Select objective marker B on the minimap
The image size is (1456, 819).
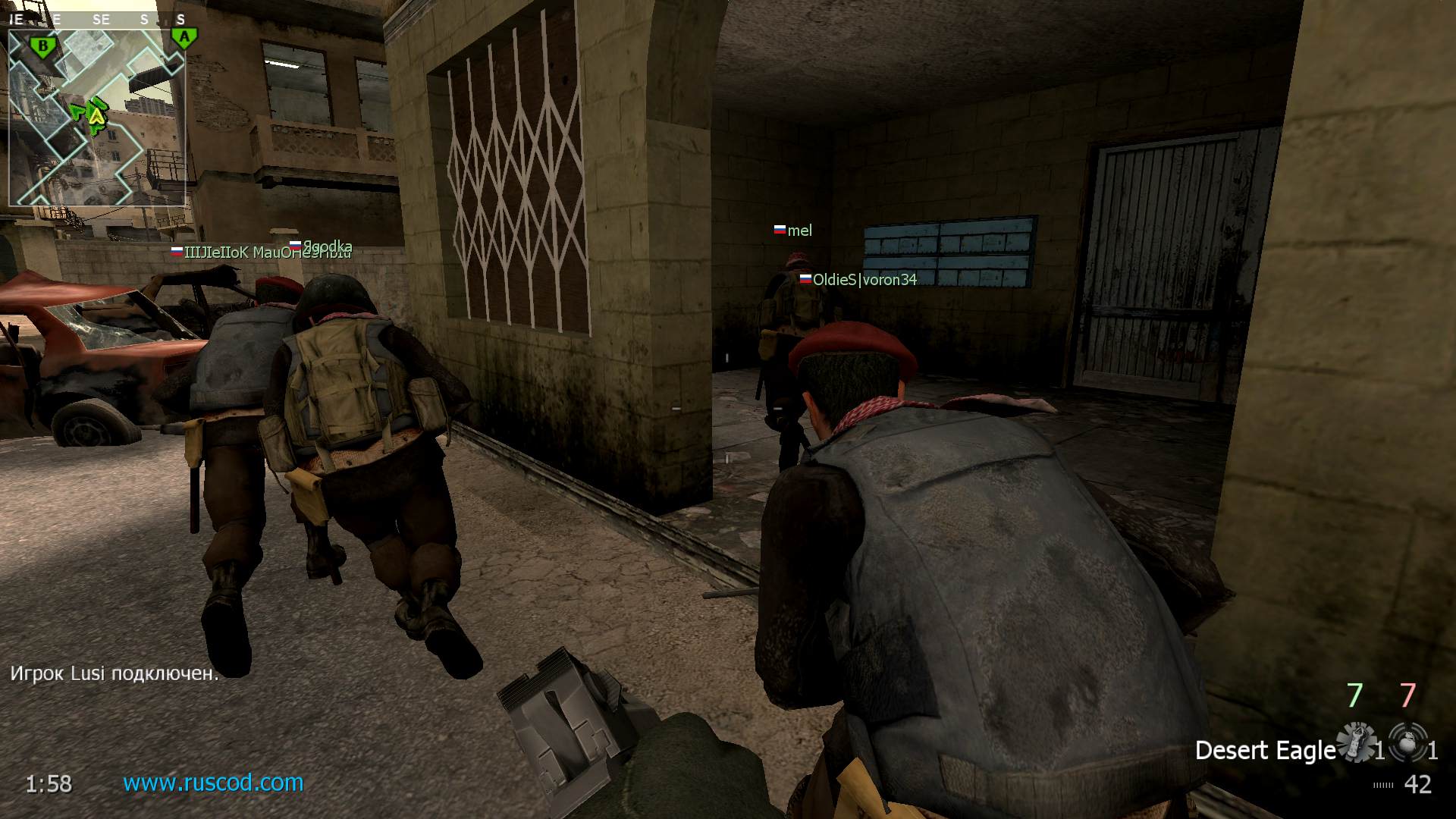tap(43, 45)
